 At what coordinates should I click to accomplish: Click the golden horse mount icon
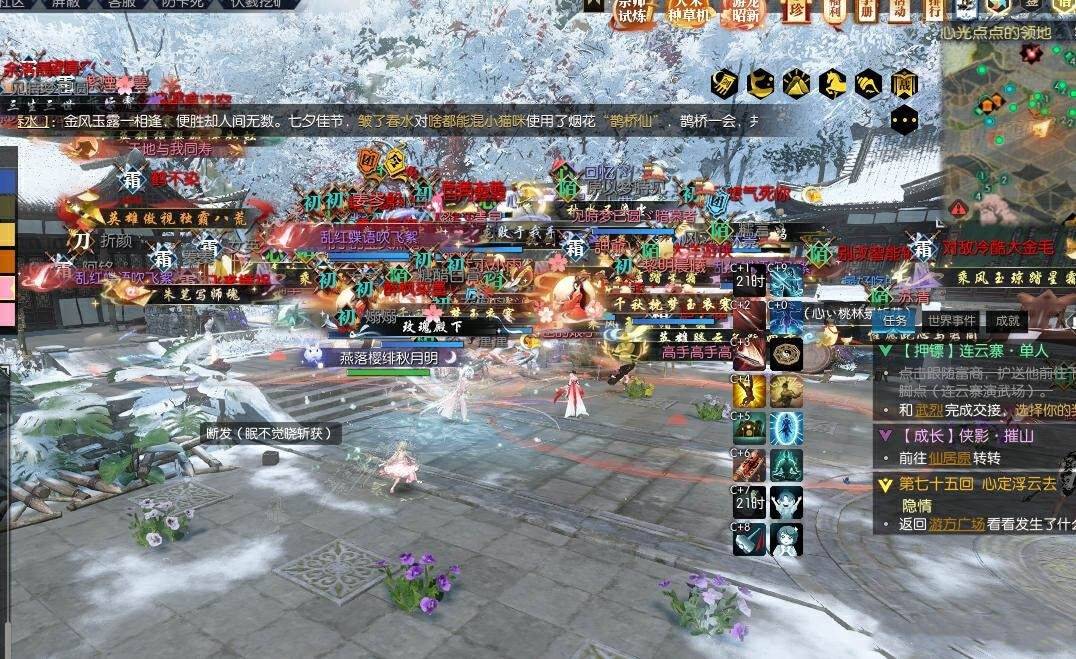[x=832, y=83]
